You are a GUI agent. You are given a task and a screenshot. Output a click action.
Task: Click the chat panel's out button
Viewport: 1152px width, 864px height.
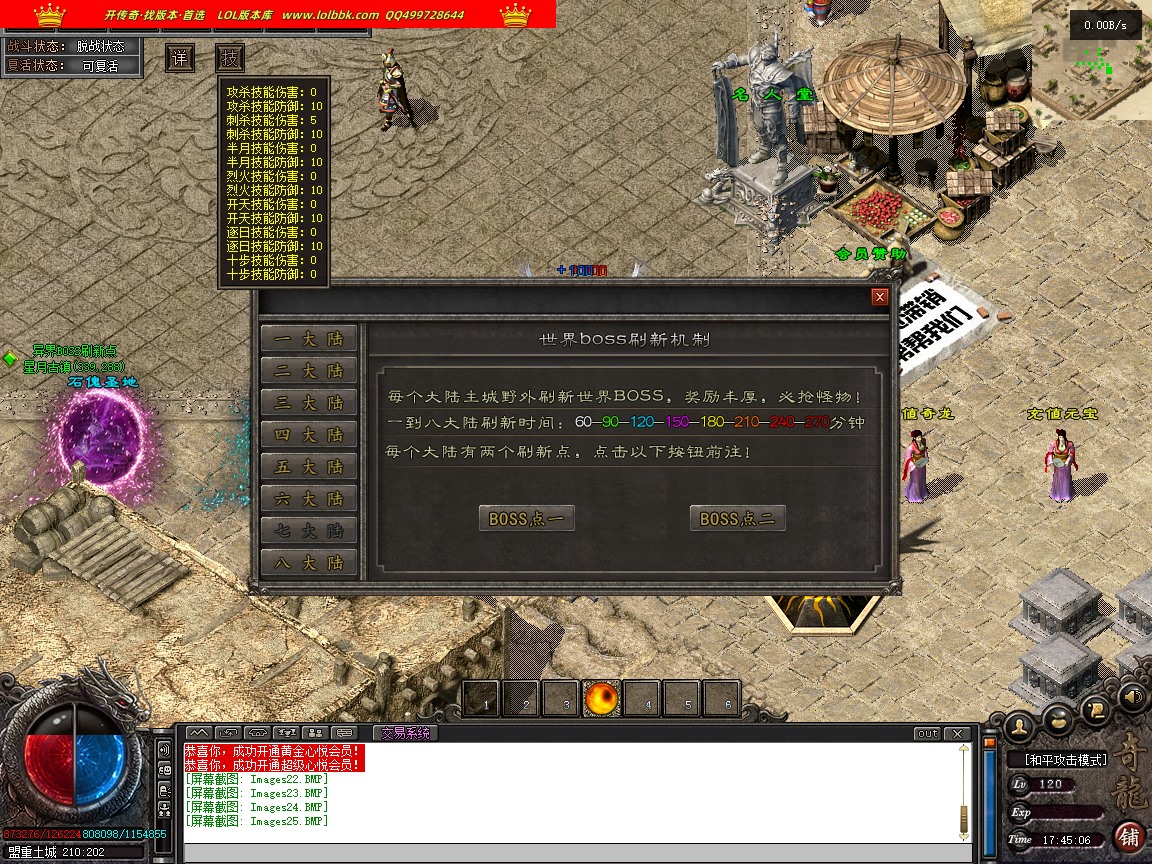(927, 734)
